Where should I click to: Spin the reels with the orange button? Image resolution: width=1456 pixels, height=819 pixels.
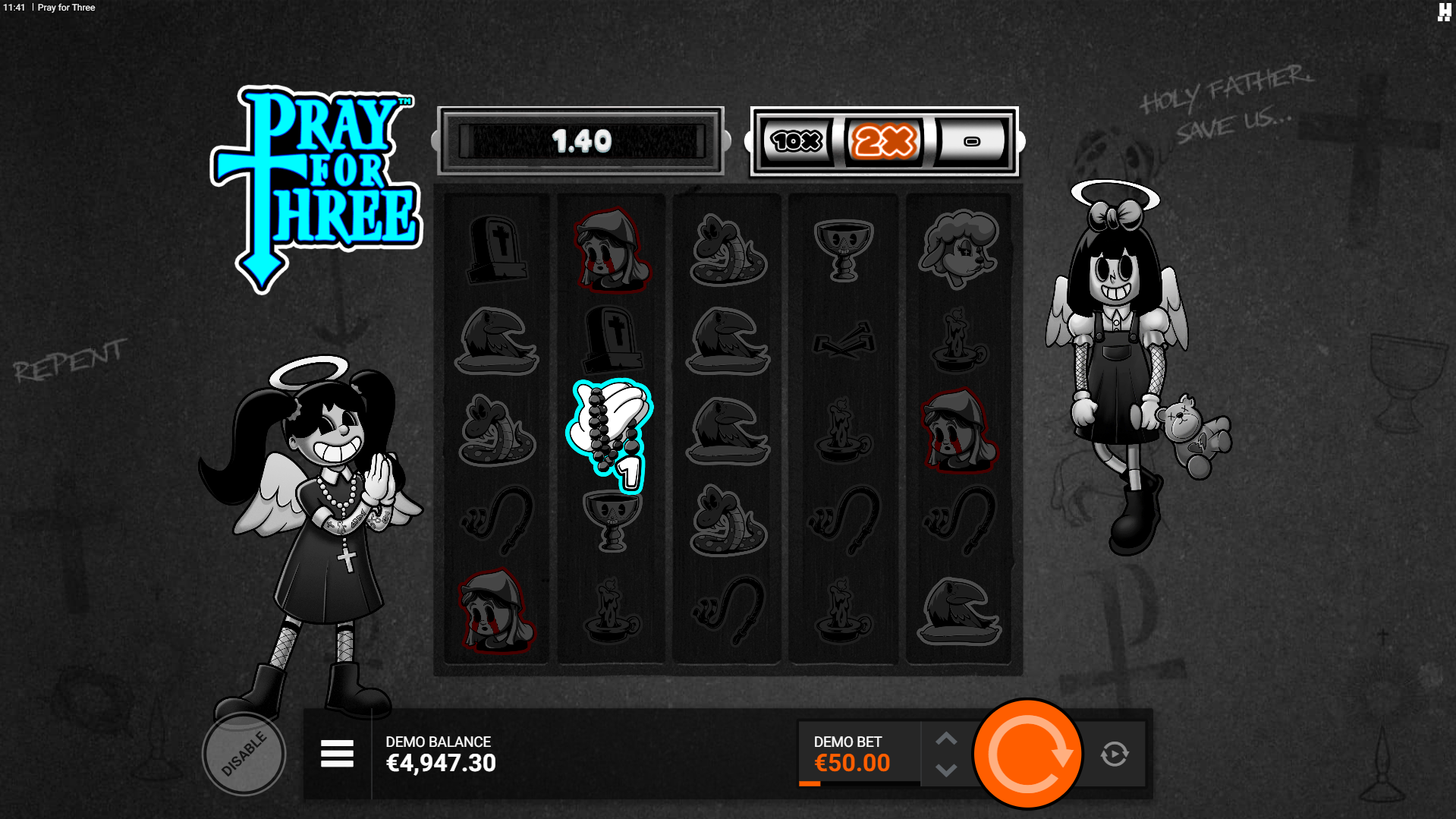tap(1027, 754)
